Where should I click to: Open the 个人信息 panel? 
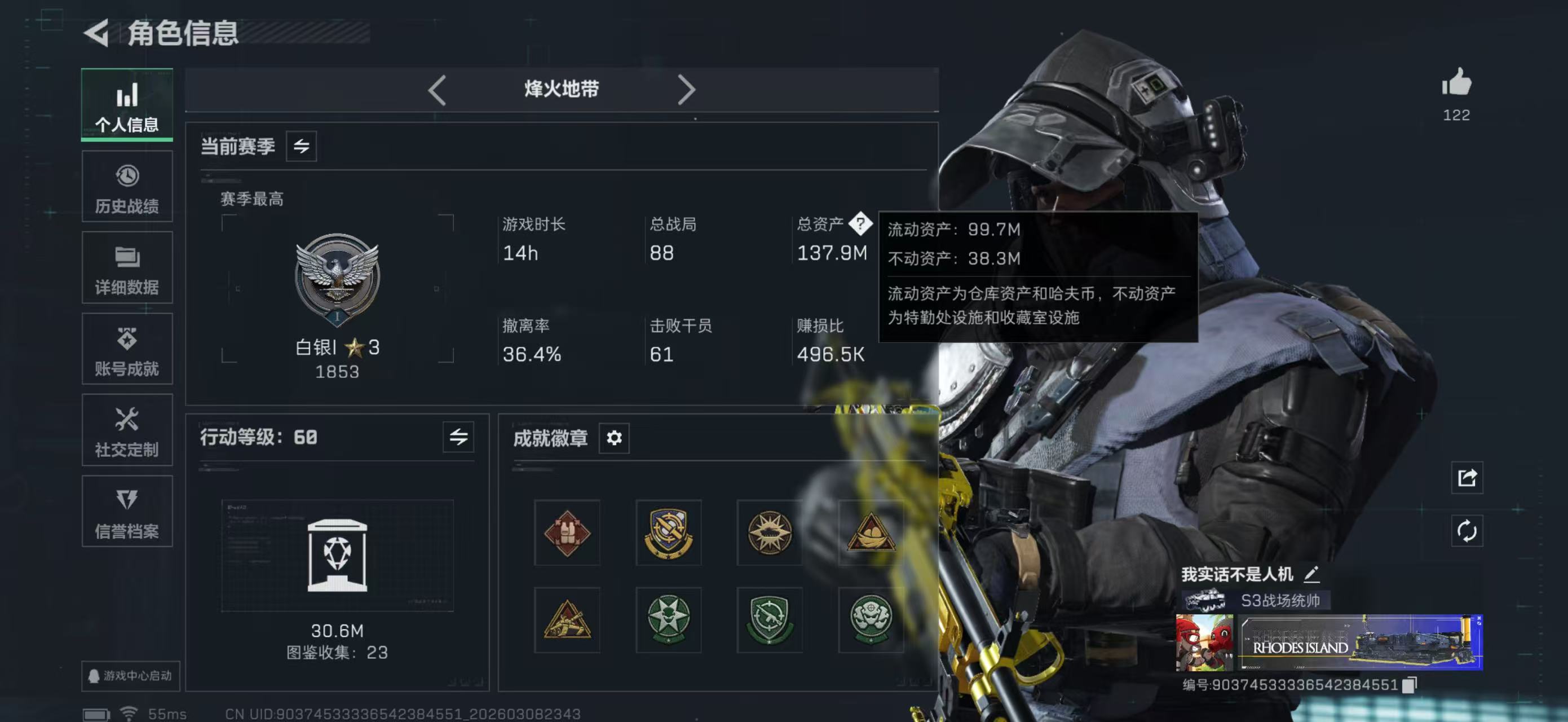127,105
